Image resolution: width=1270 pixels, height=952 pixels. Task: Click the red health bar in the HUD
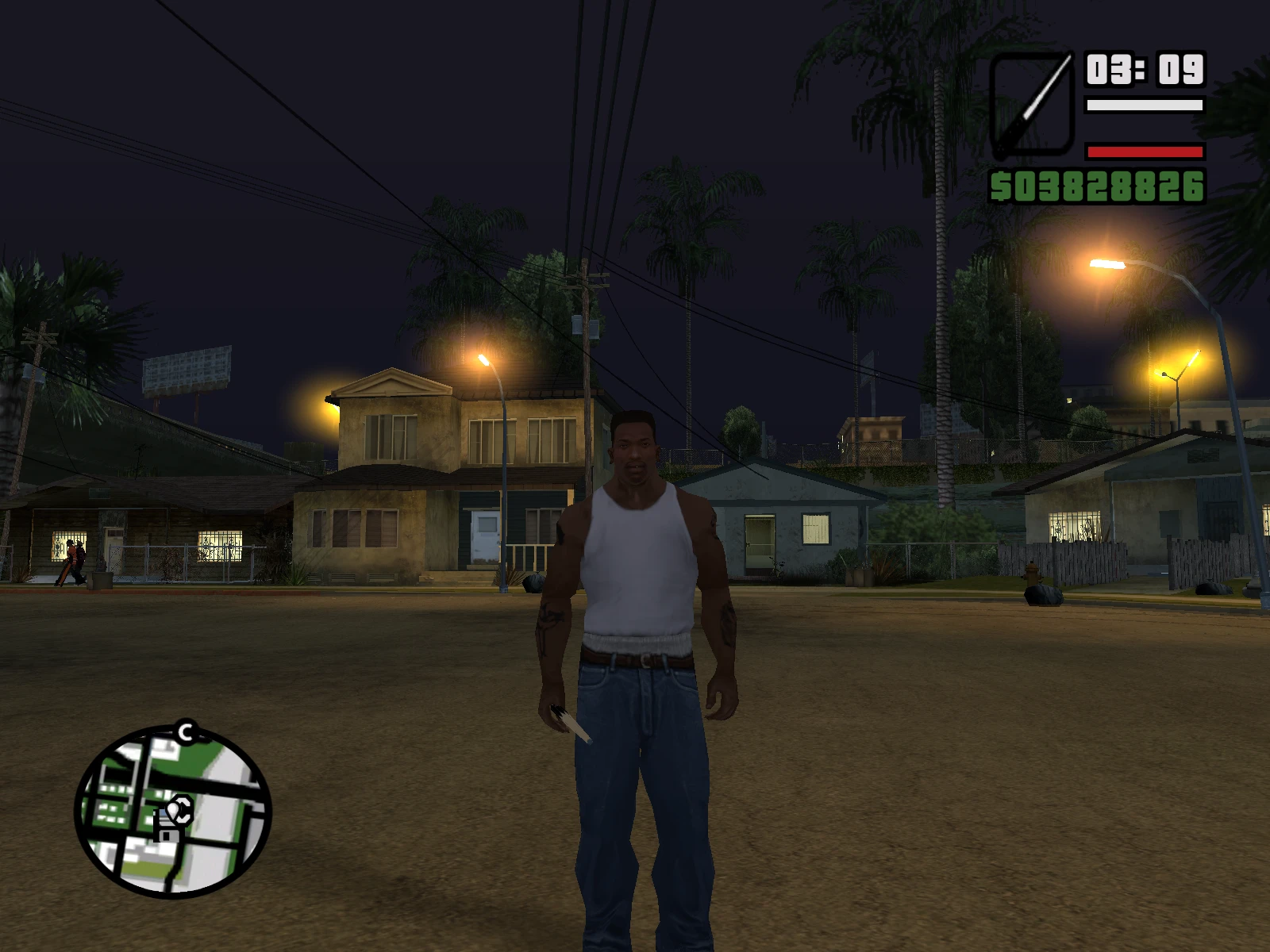tap(1143, 153)
